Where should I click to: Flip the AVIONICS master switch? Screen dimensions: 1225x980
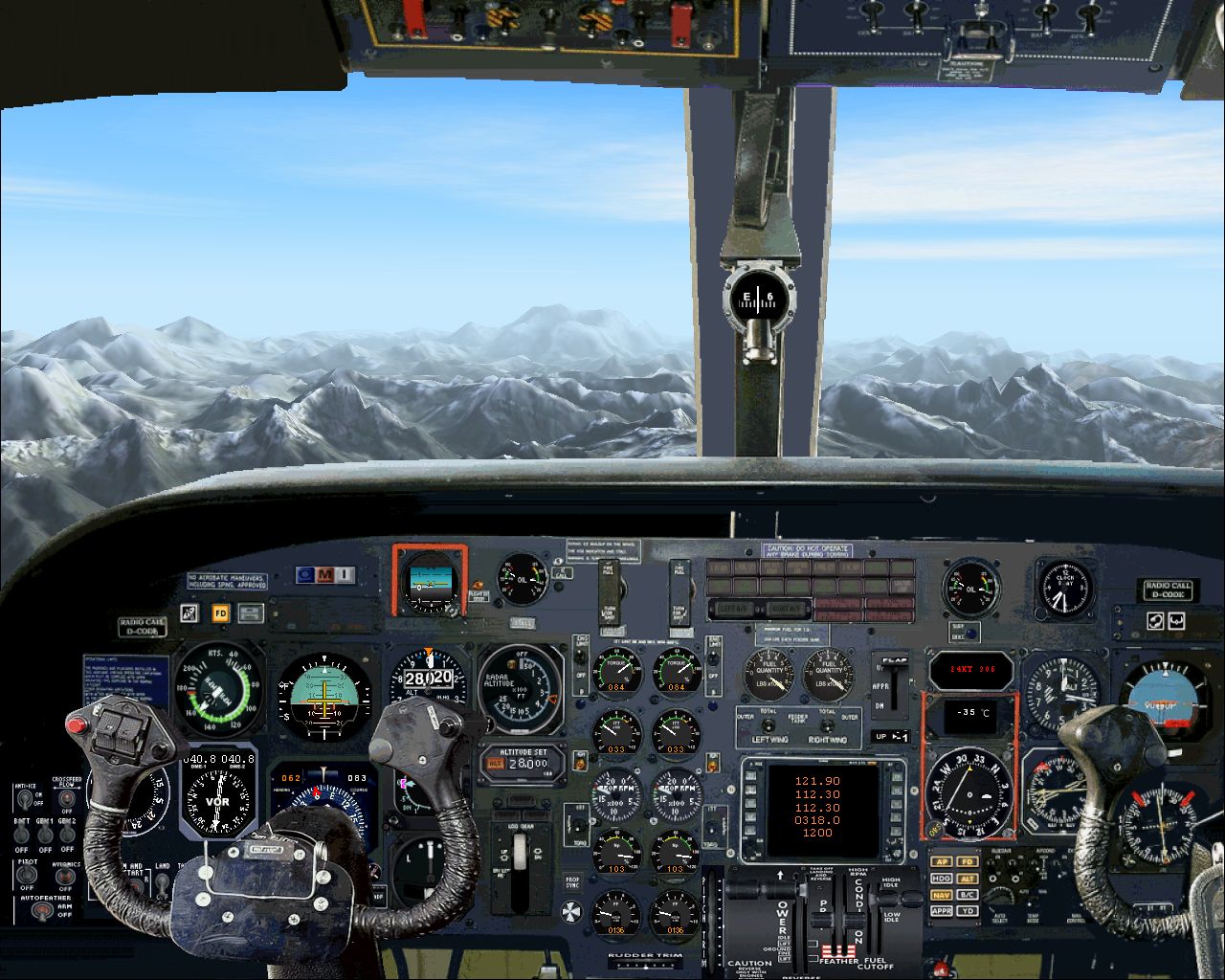tap(64, 875)
